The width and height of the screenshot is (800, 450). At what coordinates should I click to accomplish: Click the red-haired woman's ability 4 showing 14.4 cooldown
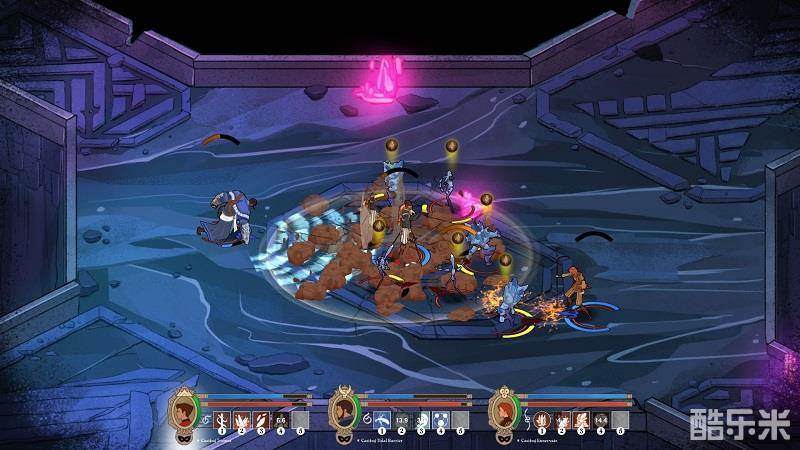pos(601,419)
